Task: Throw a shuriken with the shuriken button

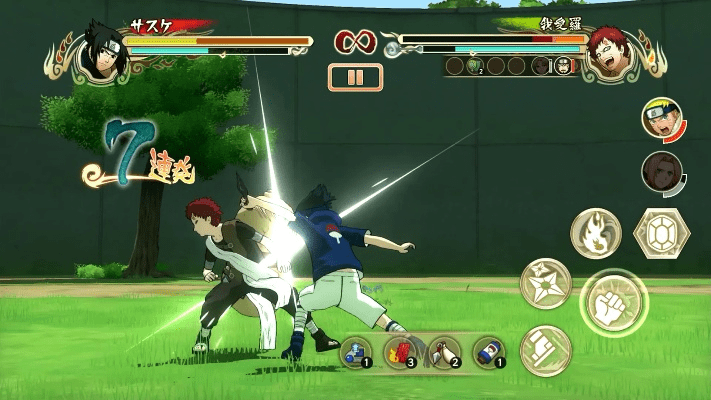Action: pyautogui.click(x=545, y=283)
